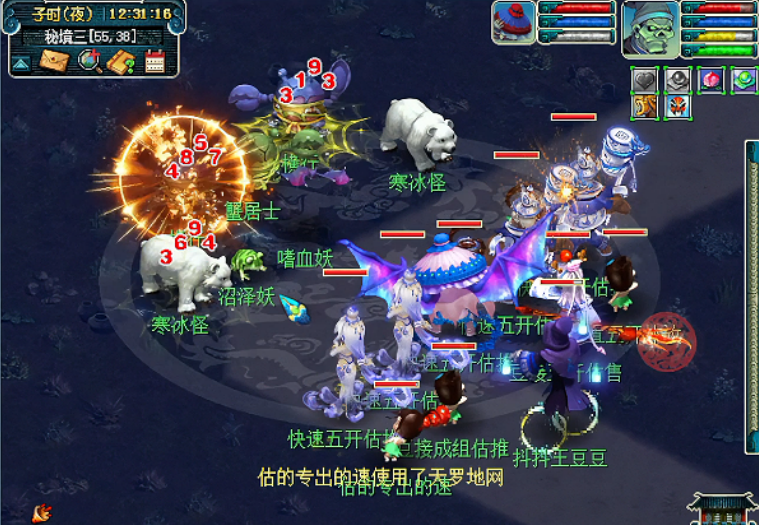Open the help guide book icon
The height and width of the screenshot is (525, 759).
click(x=121, y=62)
